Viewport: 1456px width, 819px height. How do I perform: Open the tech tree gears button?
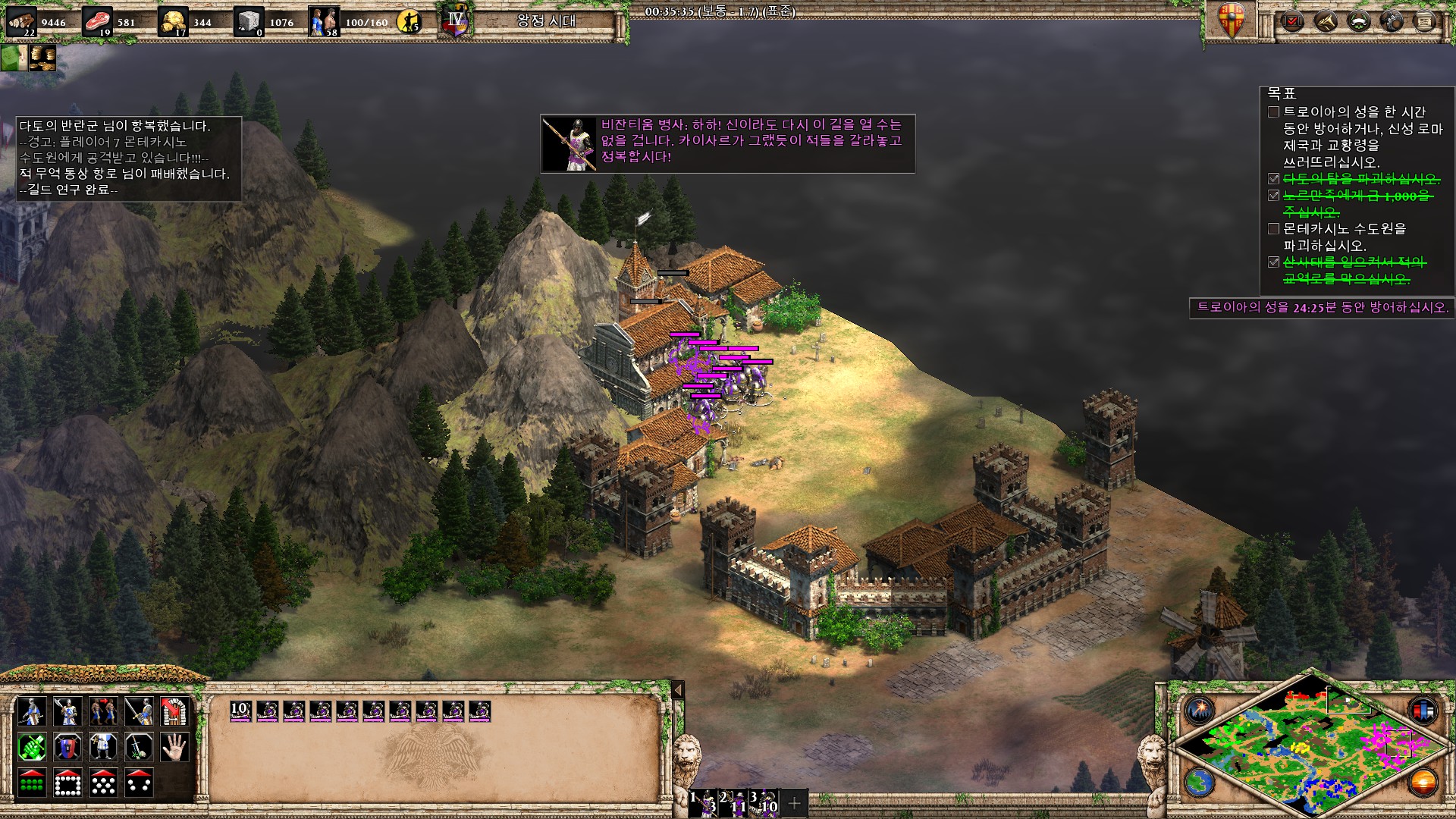click(1392, 21)
